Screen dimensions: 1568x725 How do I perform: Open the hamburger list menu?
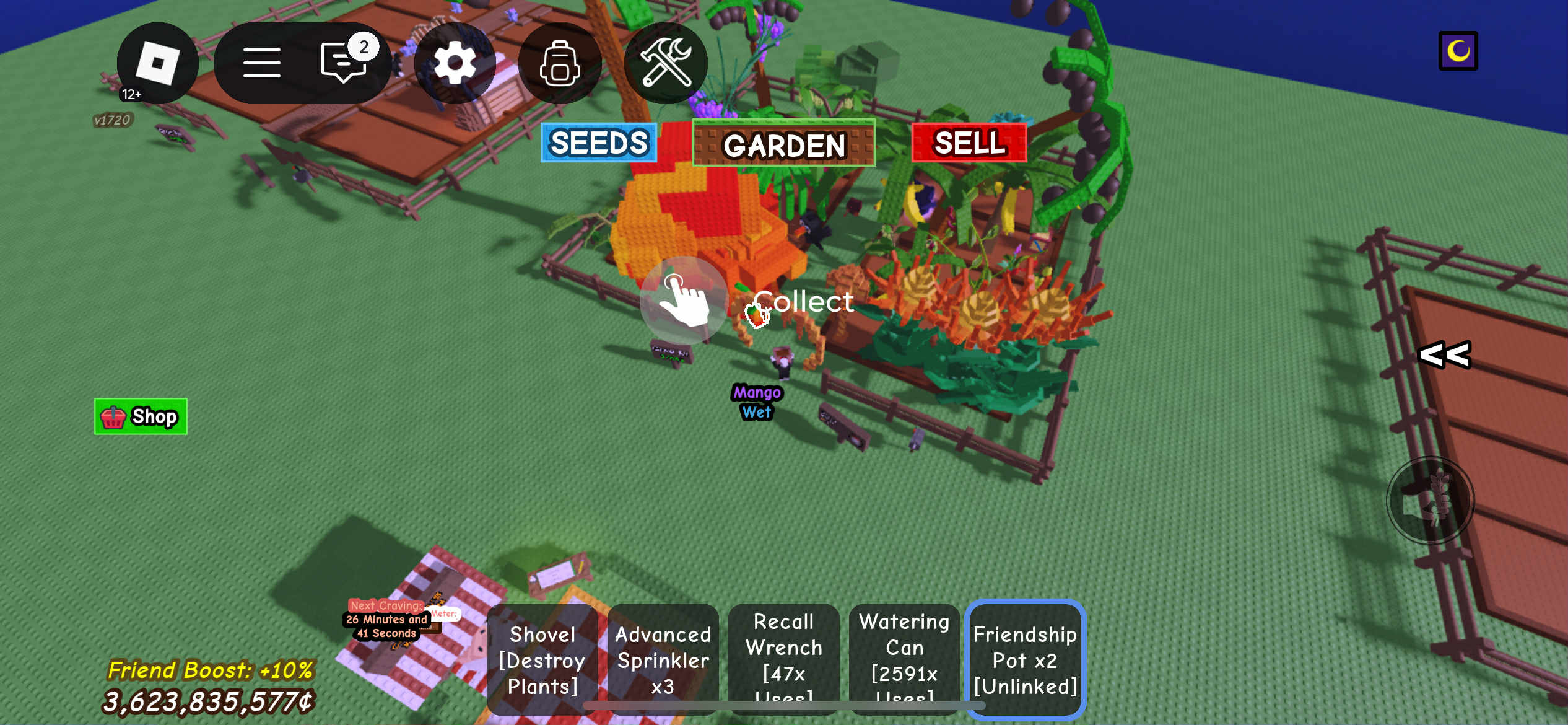click(261, 63)
